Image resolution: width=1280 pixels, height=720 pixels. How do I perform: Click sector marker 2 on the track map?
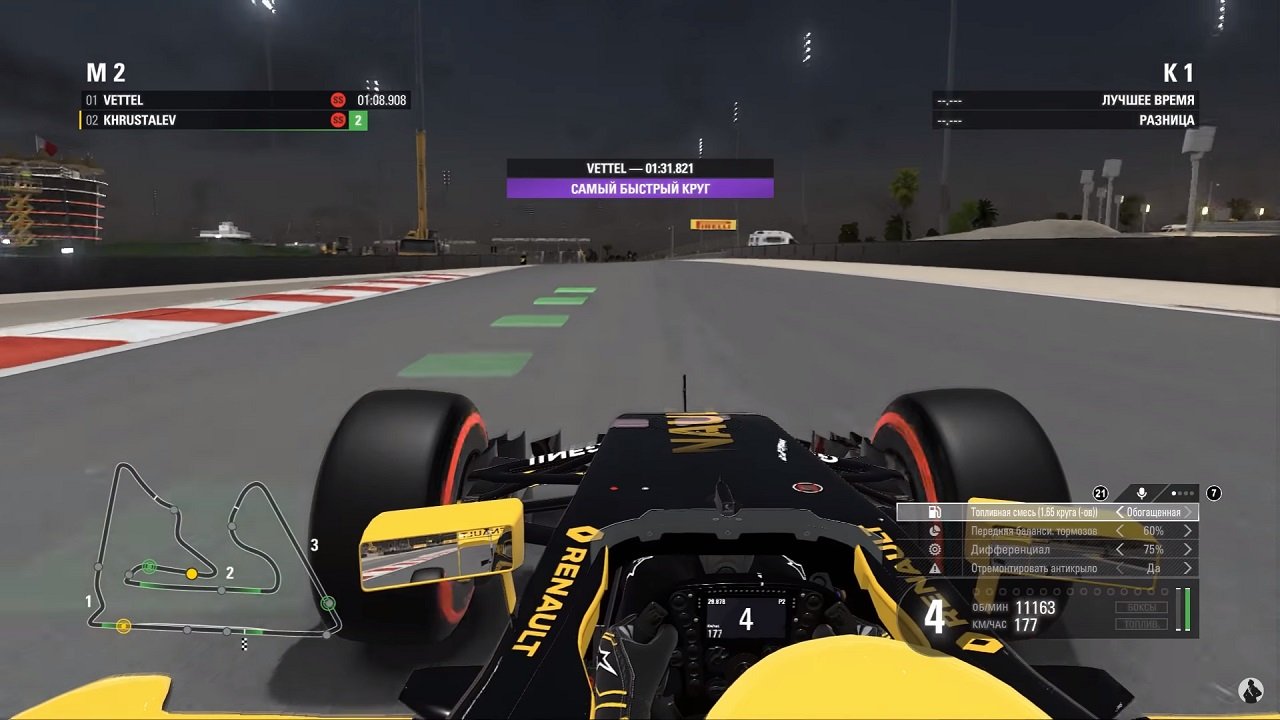(x=230, y=575)
